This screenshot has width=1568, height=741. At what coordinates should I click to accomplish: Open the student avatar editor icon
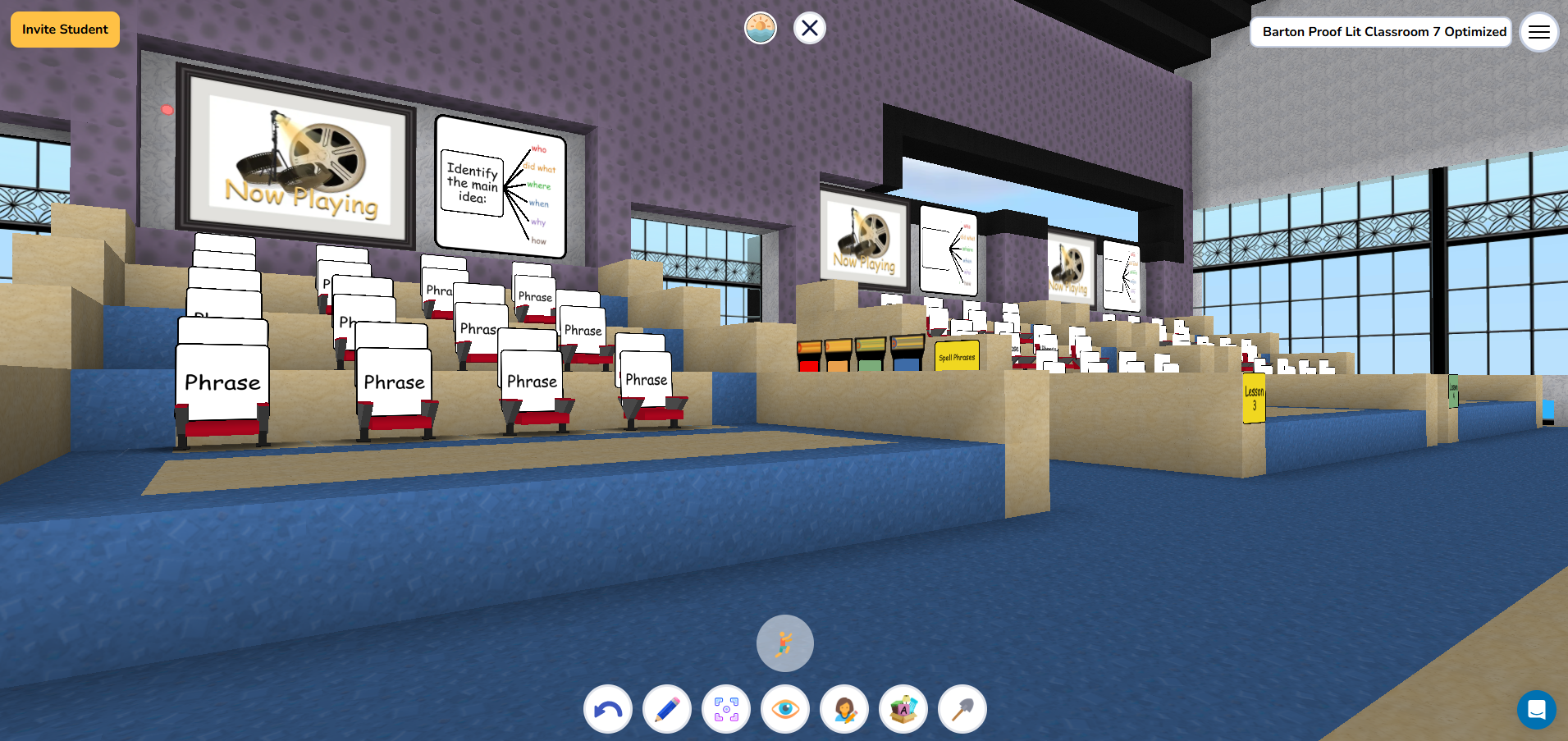tap(843, 709)
